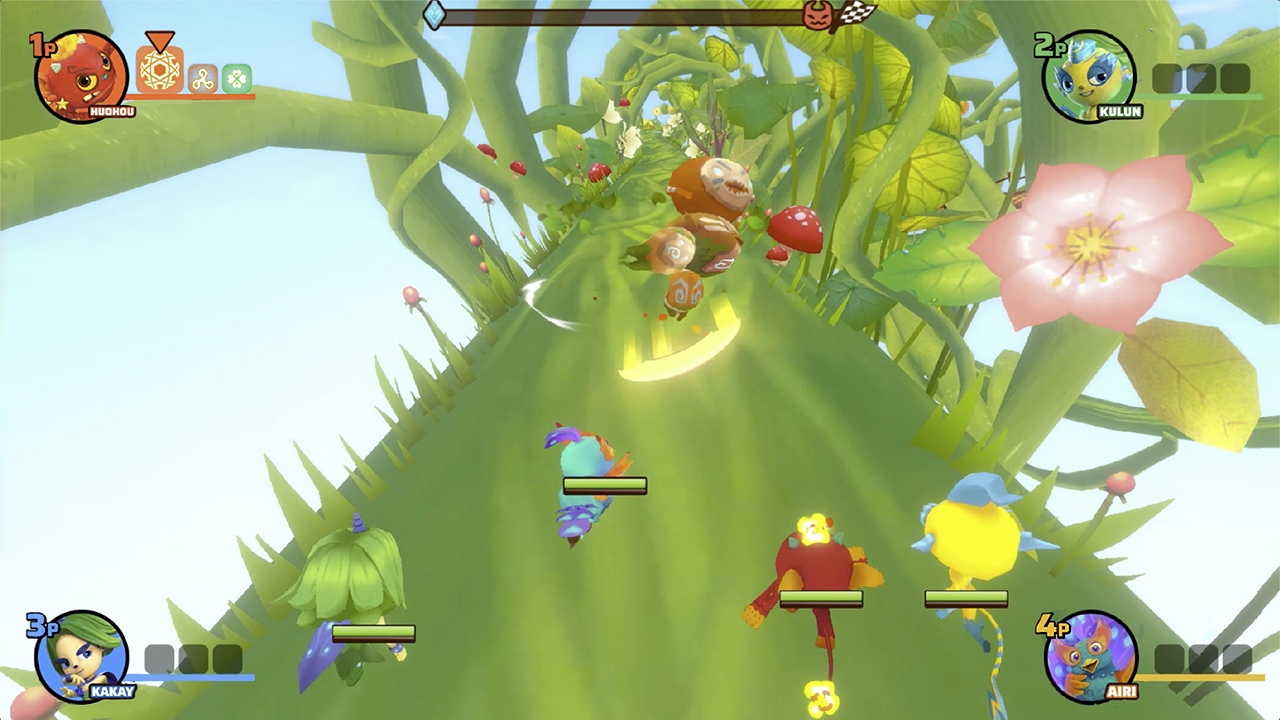Toggle Kakay's middle ability slot

point(192,657)
